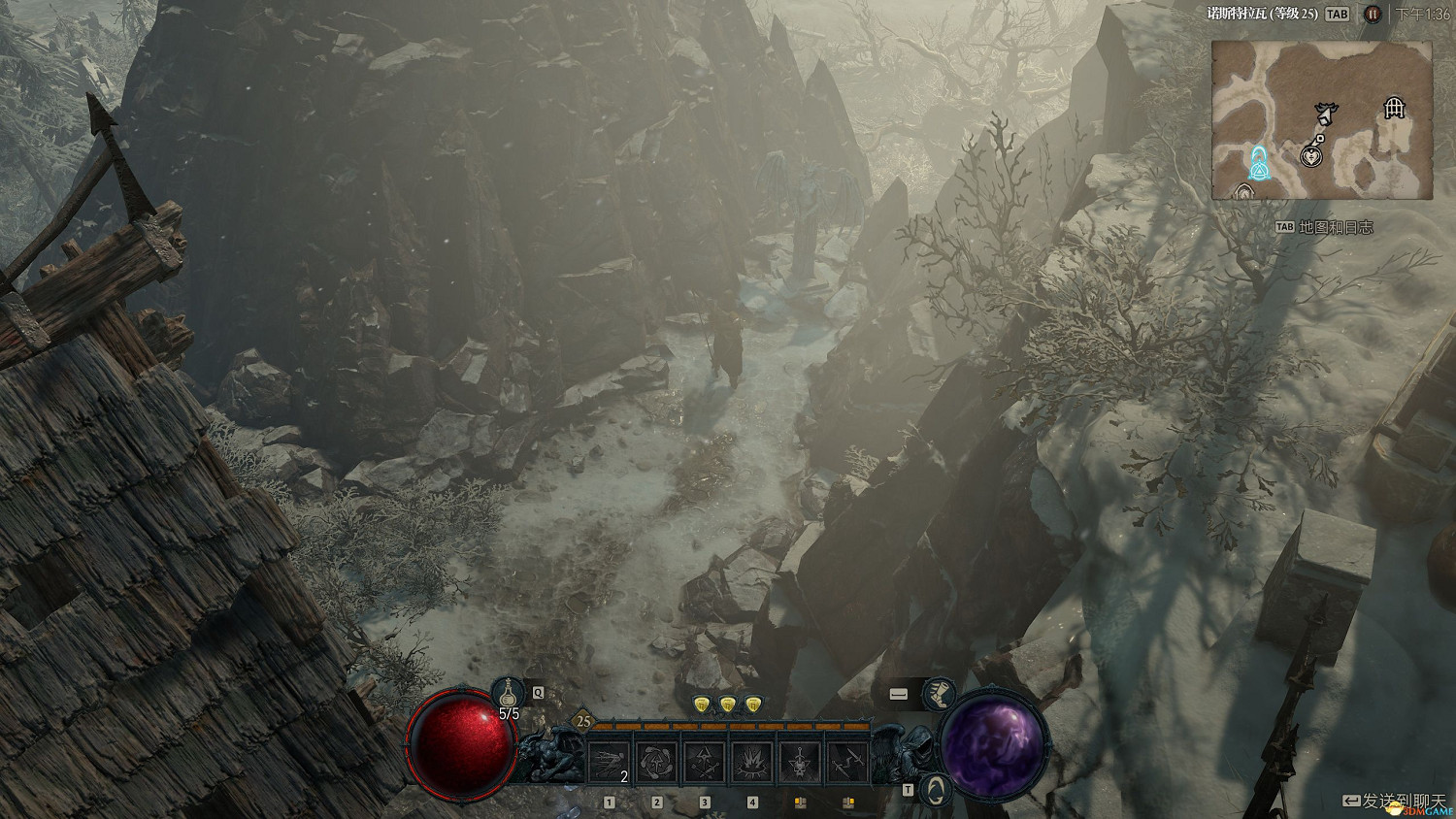Activate the skull and sword skill slot
This screenshot has height=819, width=1456.
(x=800, y=762)
